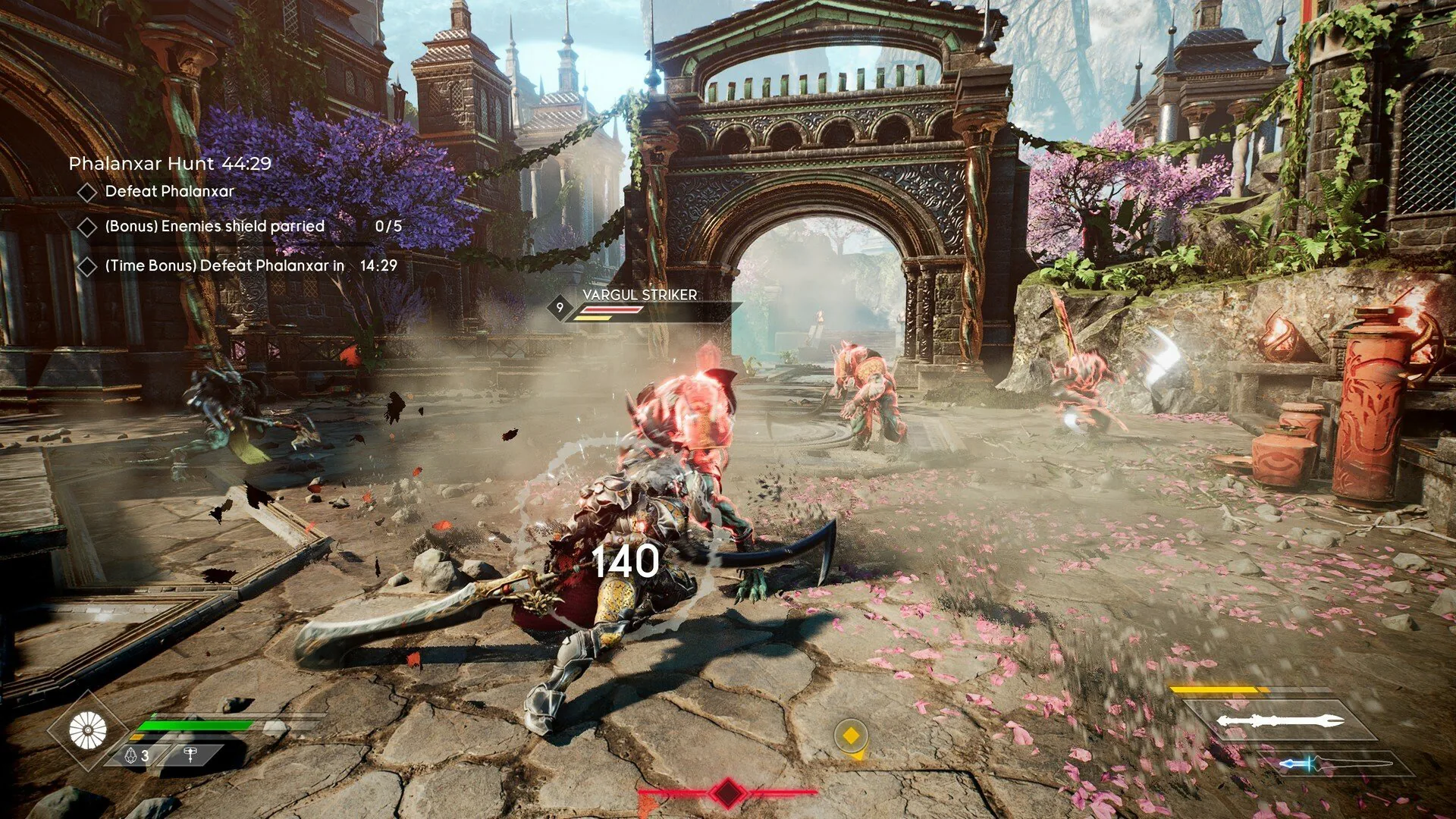Screen dimensions: 1456x819
Task: Select the shield wheel icon bottom-left
Action: tap(87, 730)
